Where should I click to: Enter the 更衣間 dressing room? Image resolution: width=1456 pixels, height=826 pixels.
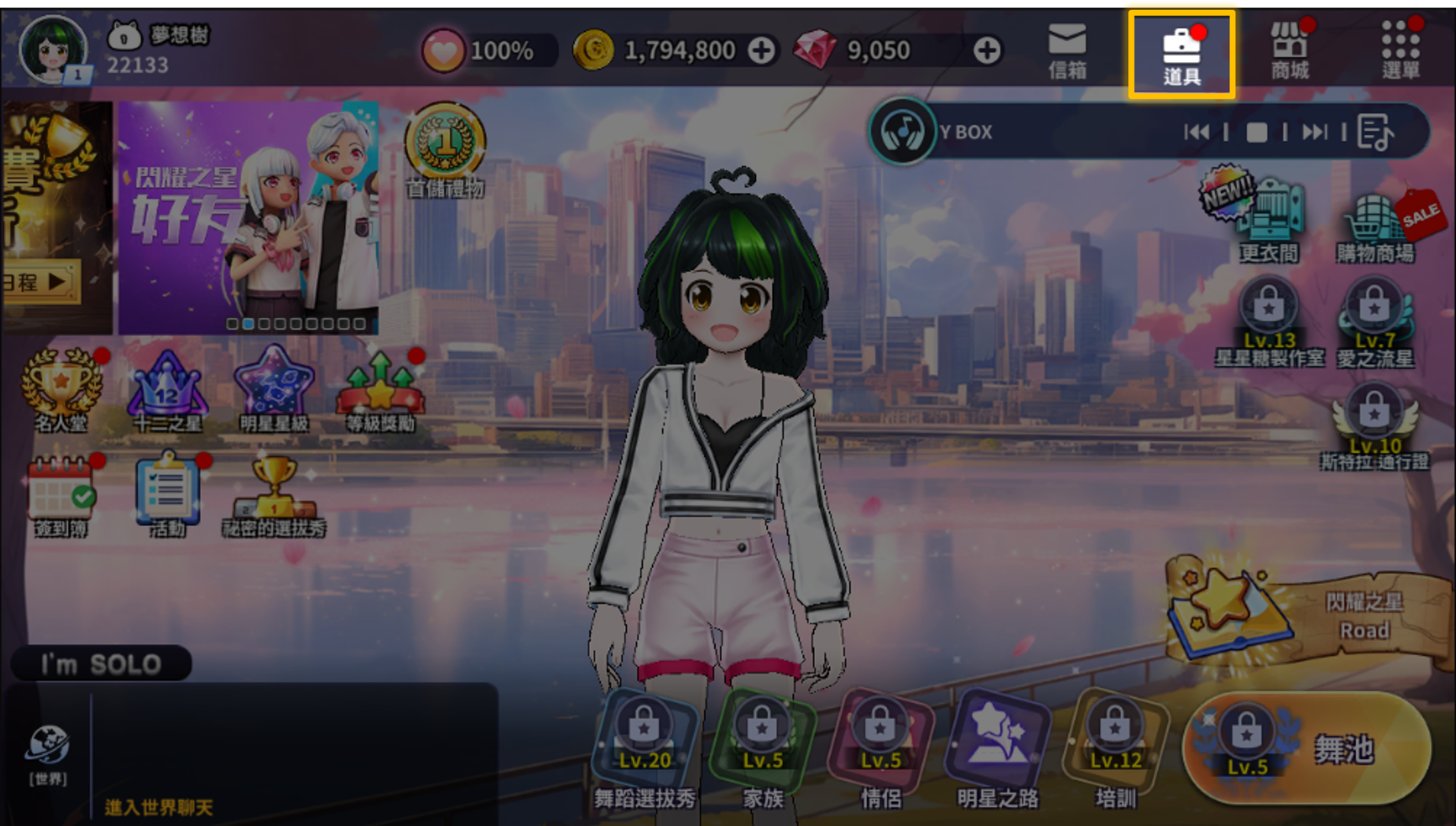pos(1269,220)
